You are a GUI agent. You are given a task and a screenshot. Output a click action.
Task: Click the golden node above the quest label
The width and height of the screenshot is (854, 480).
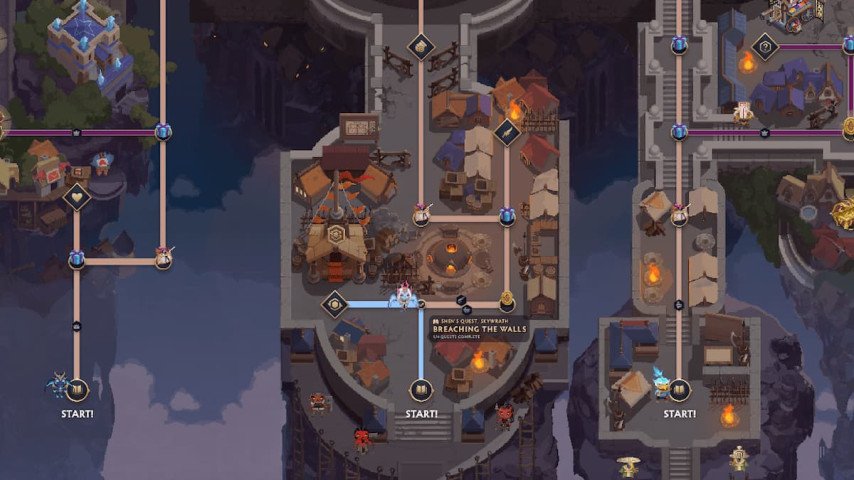[x=506, y=298]
